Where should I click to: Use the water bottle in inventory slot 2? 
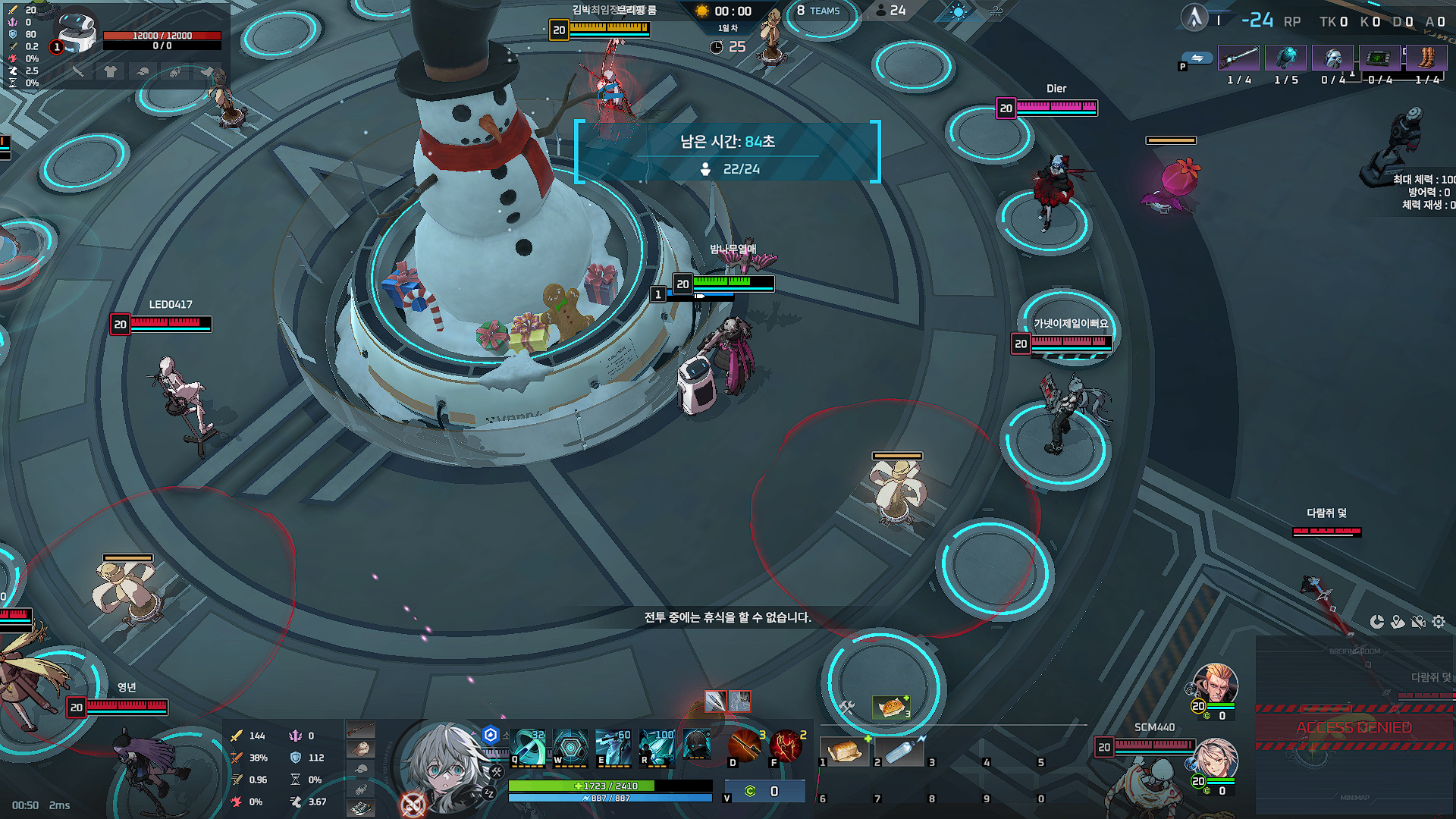[899, 751]
